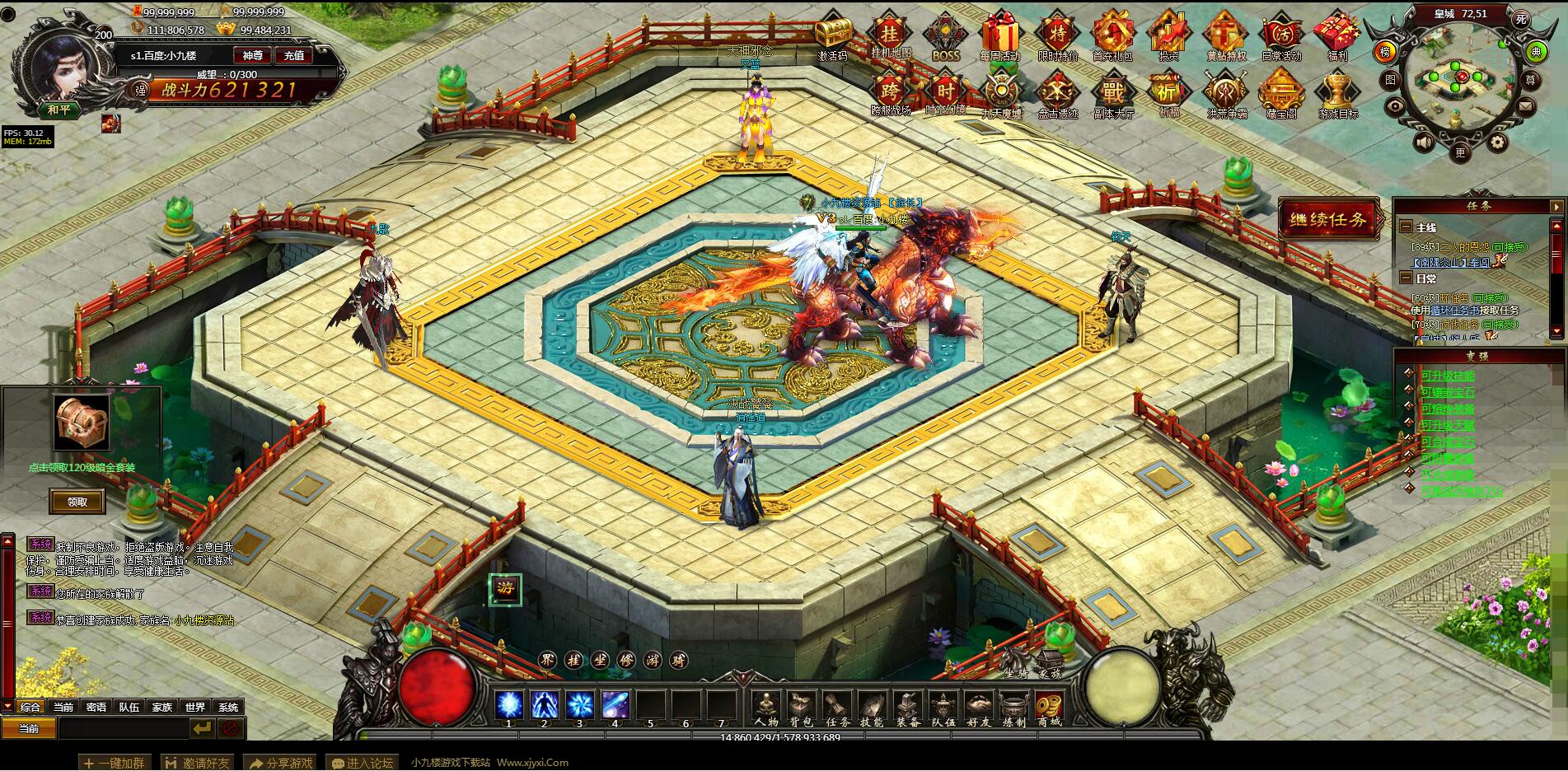Viewport: 1568px width, 771px height.
Task: Open the BOSS menu icon
Action: [945, 37]
